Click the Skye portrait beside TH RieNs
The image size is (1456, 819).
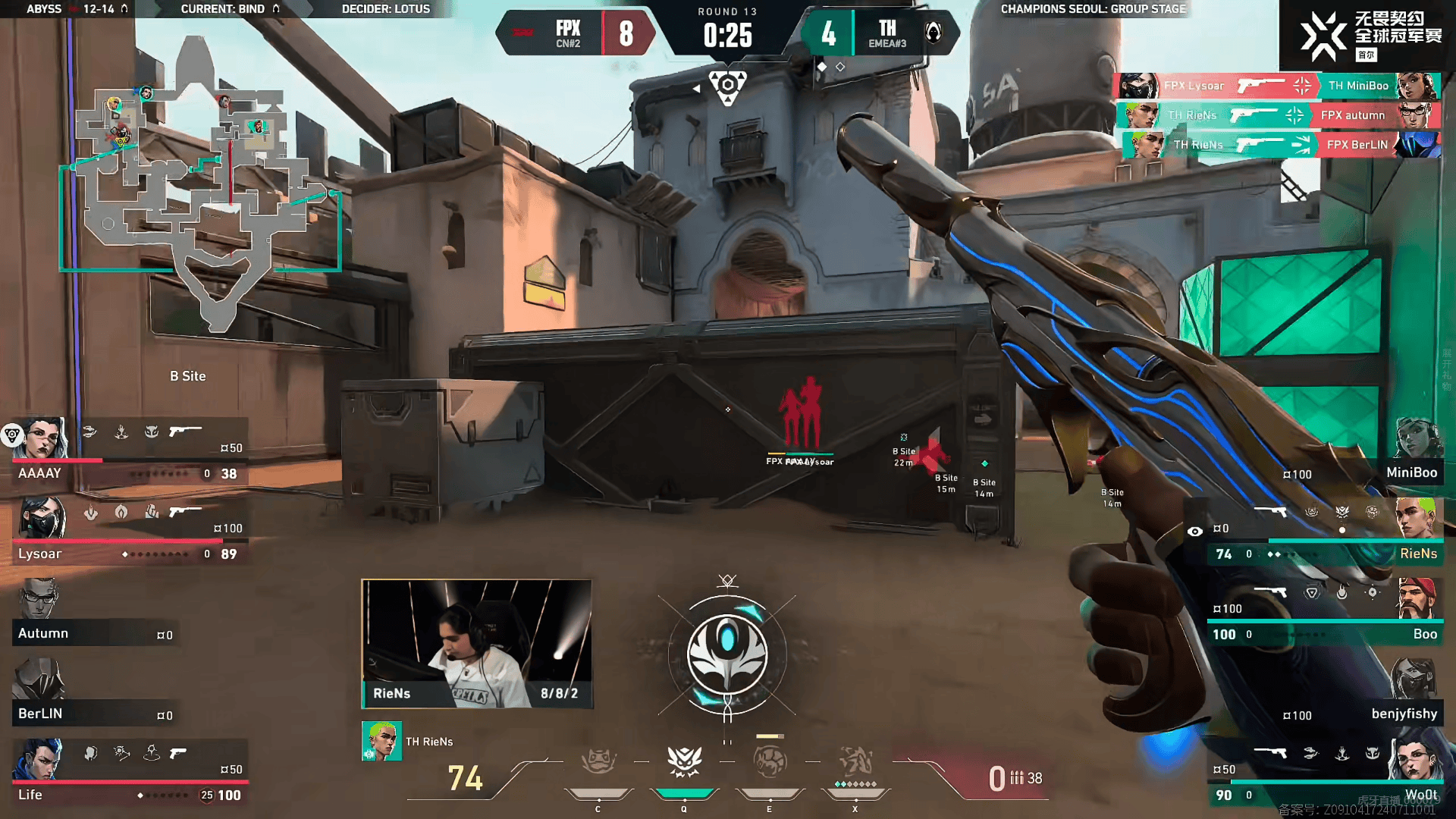click(x=381, y=742)
